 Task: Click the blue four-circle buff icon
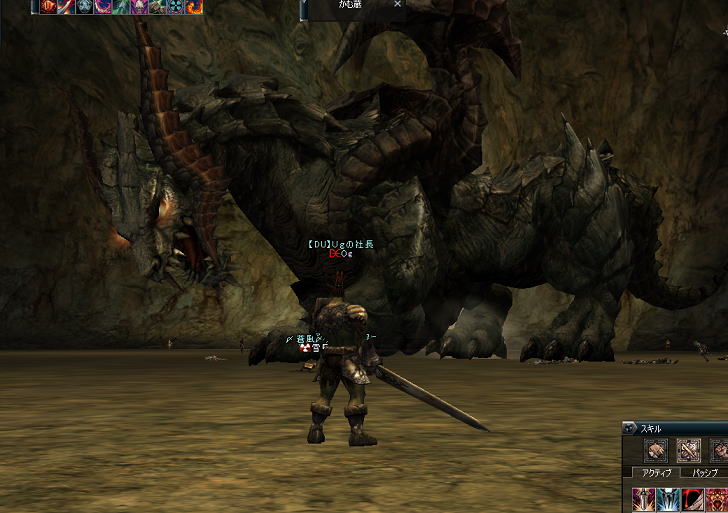coord(176,6)
